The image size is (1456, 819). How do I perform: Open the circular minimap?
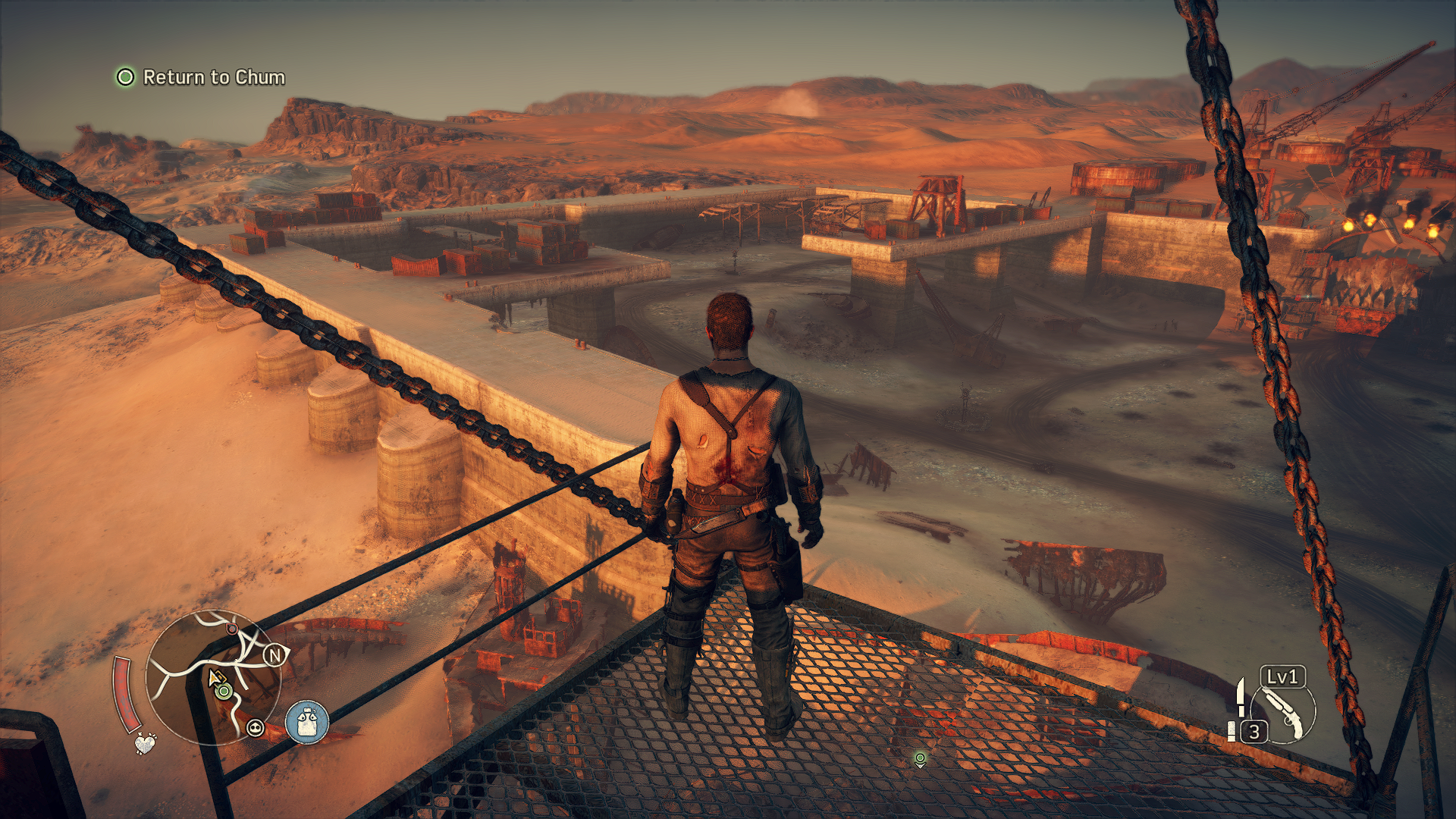(x=213, y=677)
